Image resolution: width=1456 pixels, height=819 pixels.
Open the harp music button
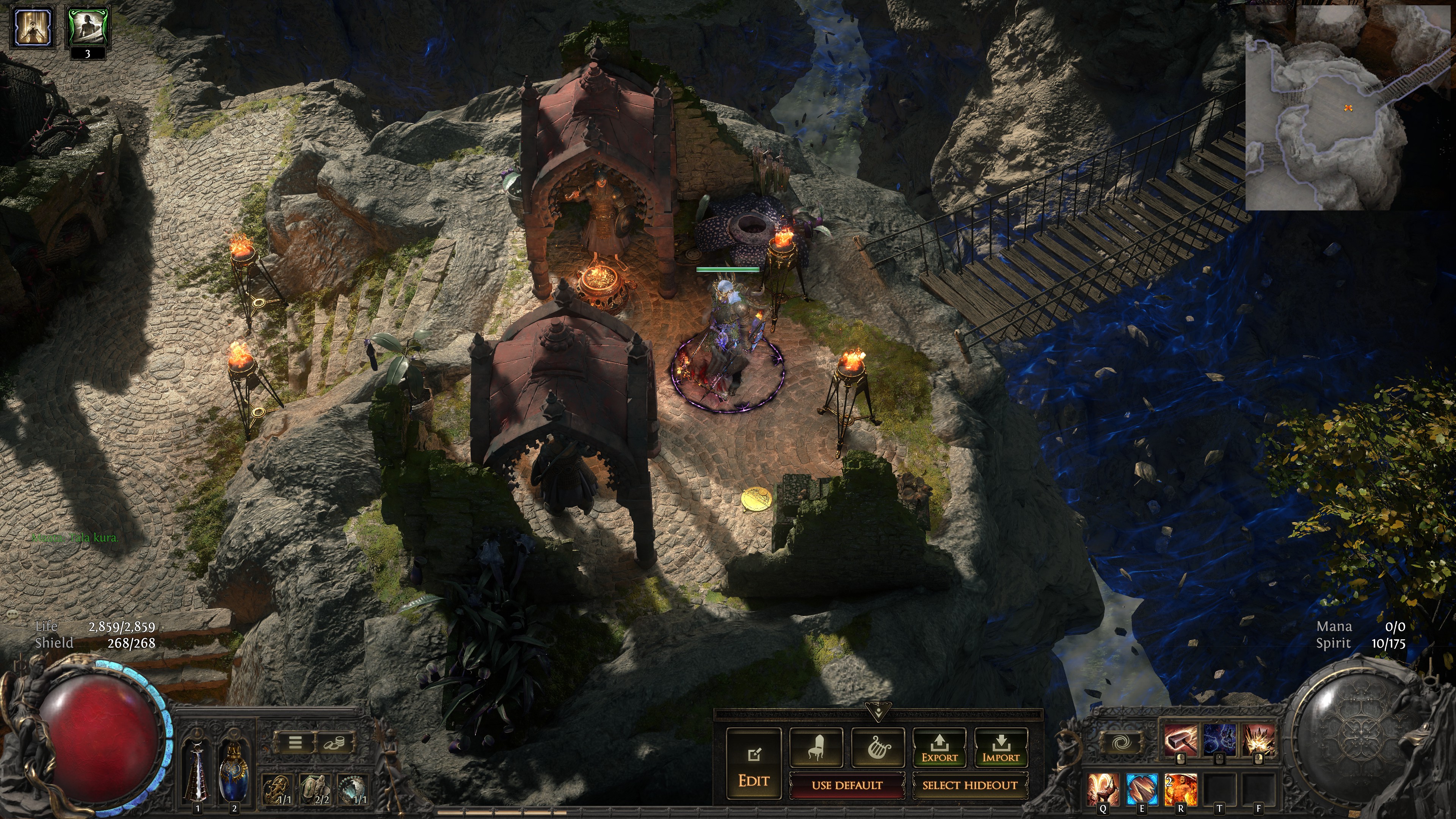[878, 747]
